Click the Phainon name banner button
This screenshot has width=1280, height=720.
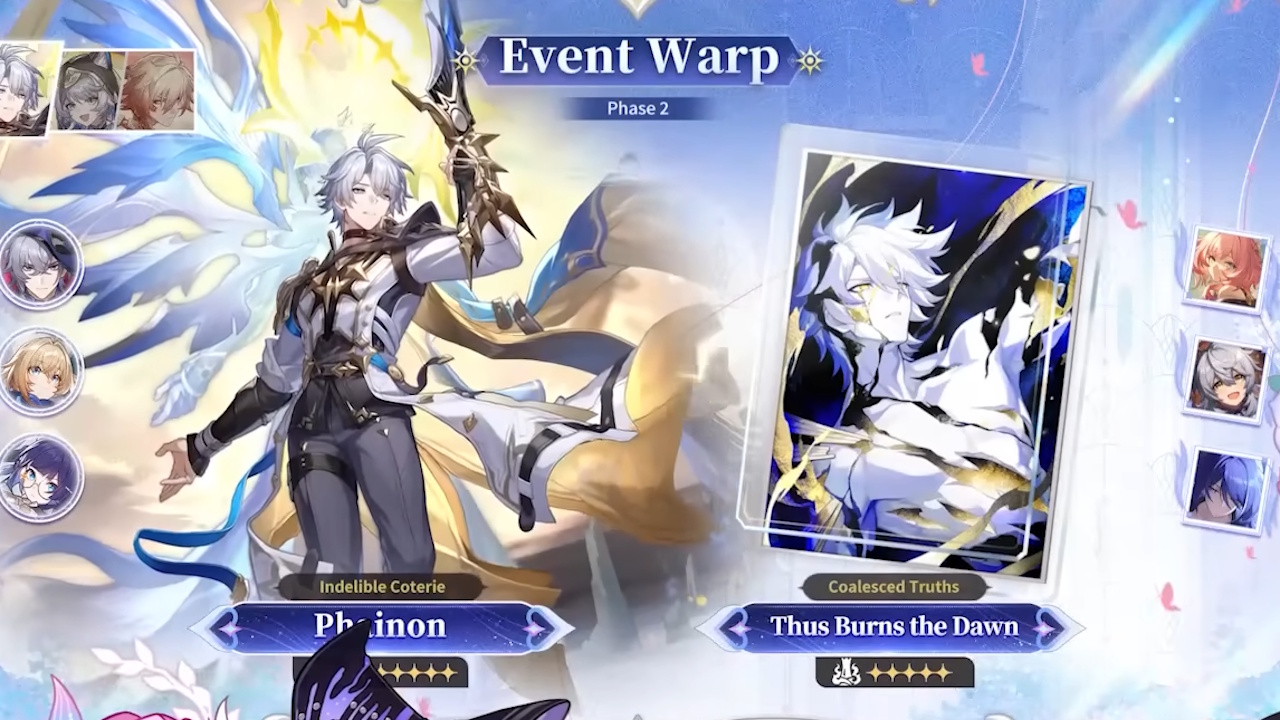point(383,628)
